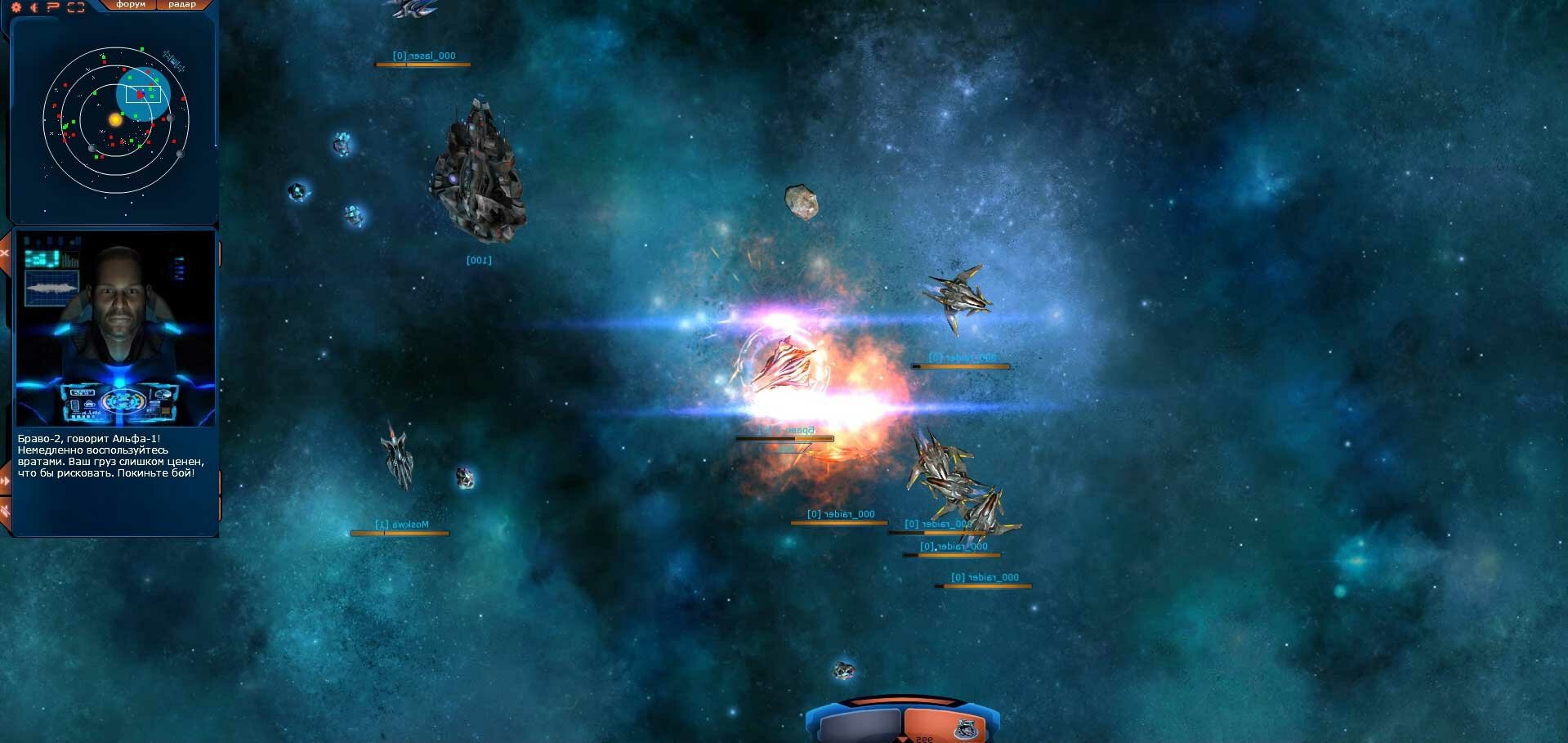
Task: Open the форум tab
Action: (x=131, y=5)
